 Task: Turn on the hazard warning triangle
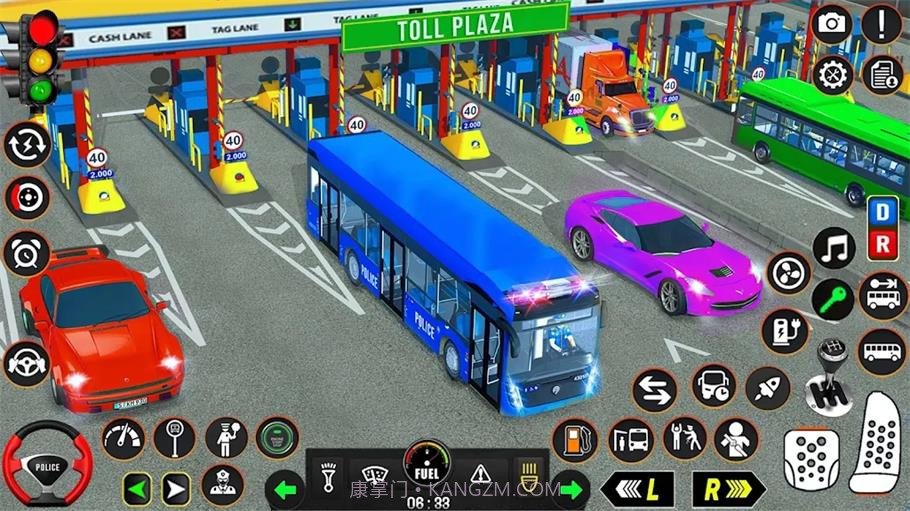tap(481, 472)
